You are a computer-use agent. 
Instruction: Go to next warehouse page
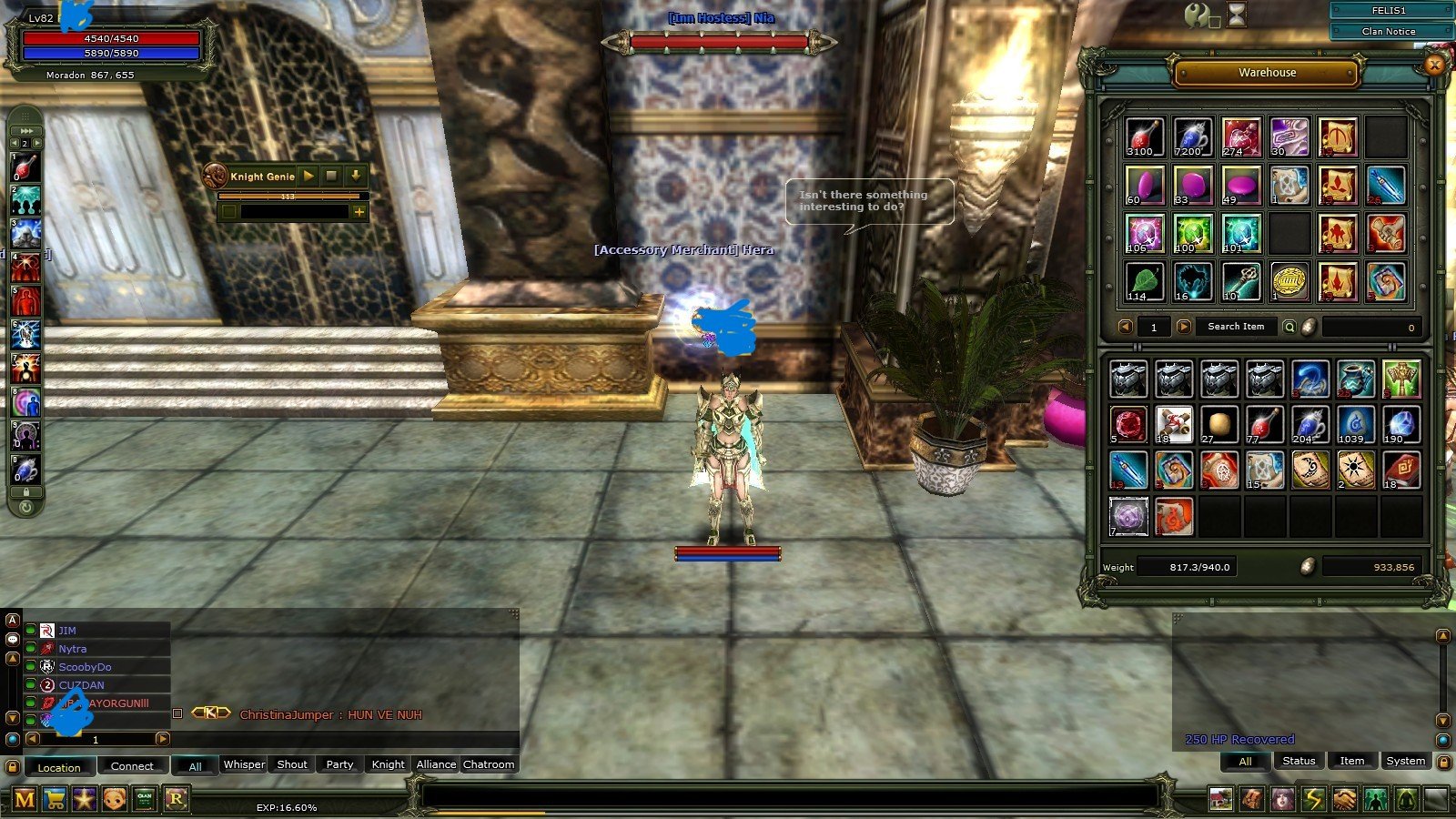[x=1183, y=327]
